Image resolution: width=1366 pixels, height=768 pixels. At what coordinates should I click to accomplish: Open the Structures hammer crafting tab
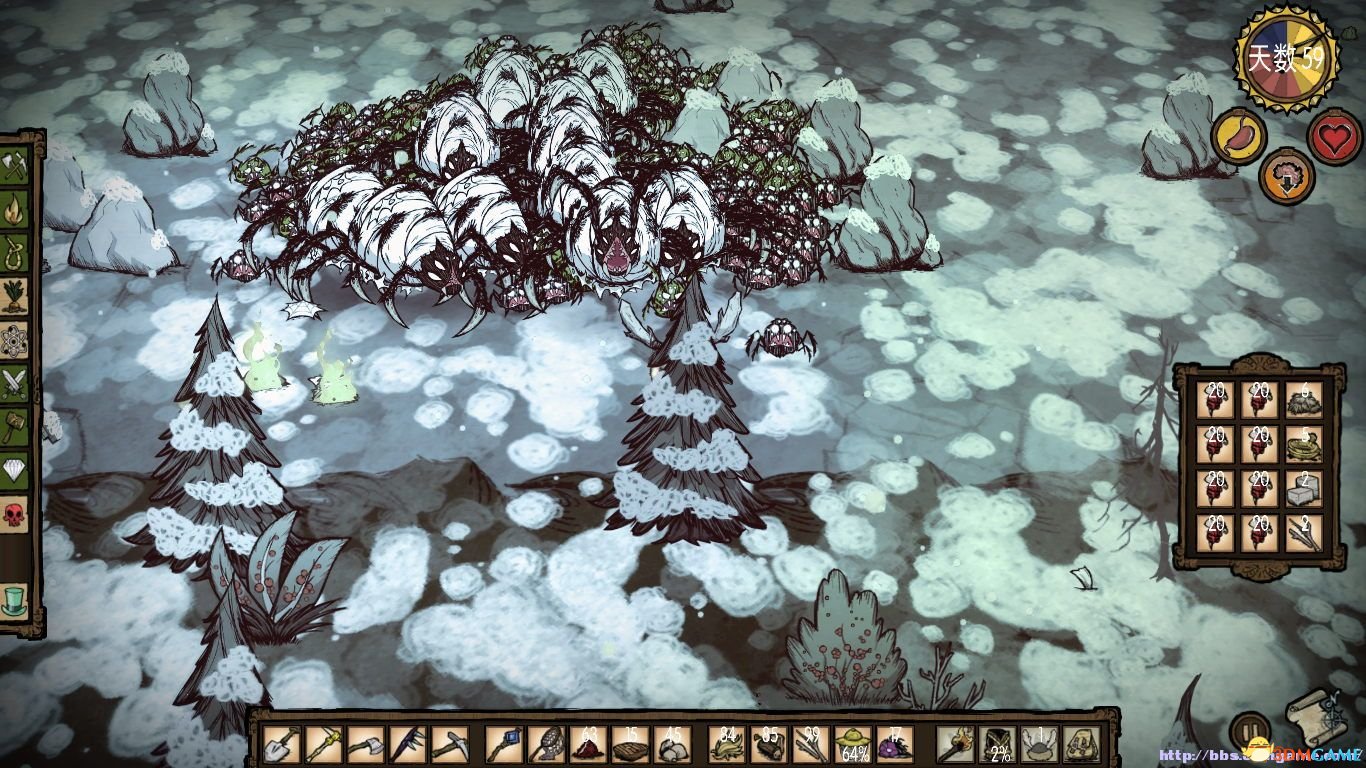15,427
